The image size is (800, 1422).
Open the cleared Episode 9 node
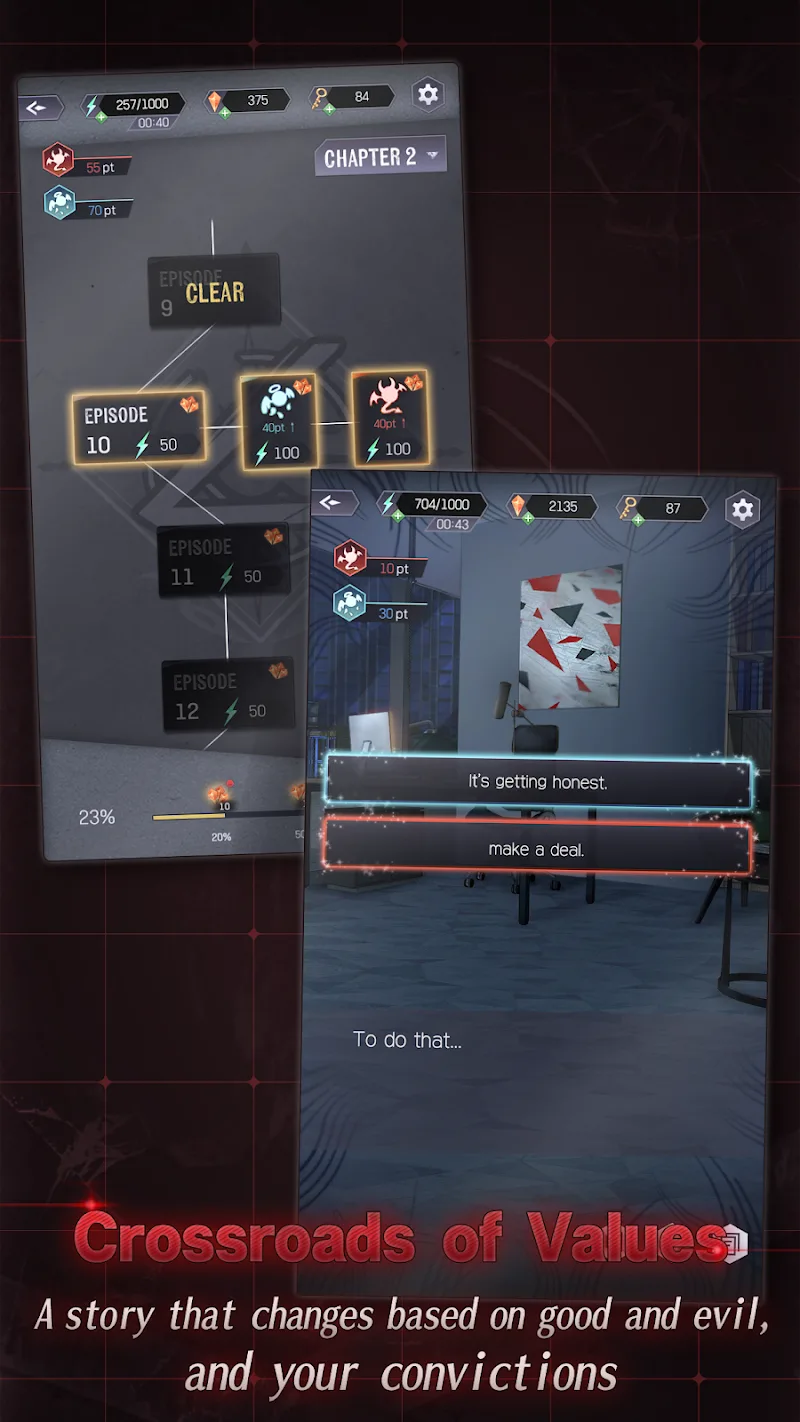click(213, 291)
